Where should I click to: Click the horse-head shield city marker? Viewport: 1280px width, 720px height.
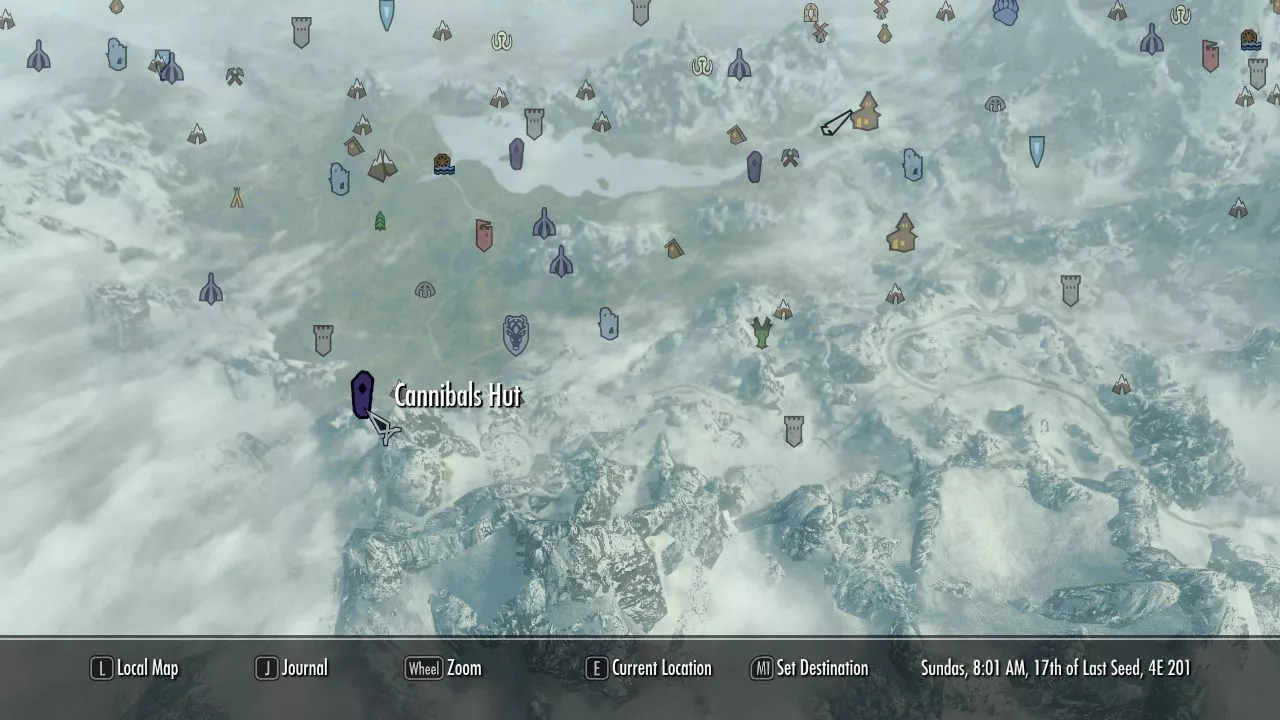coord(515,335)
